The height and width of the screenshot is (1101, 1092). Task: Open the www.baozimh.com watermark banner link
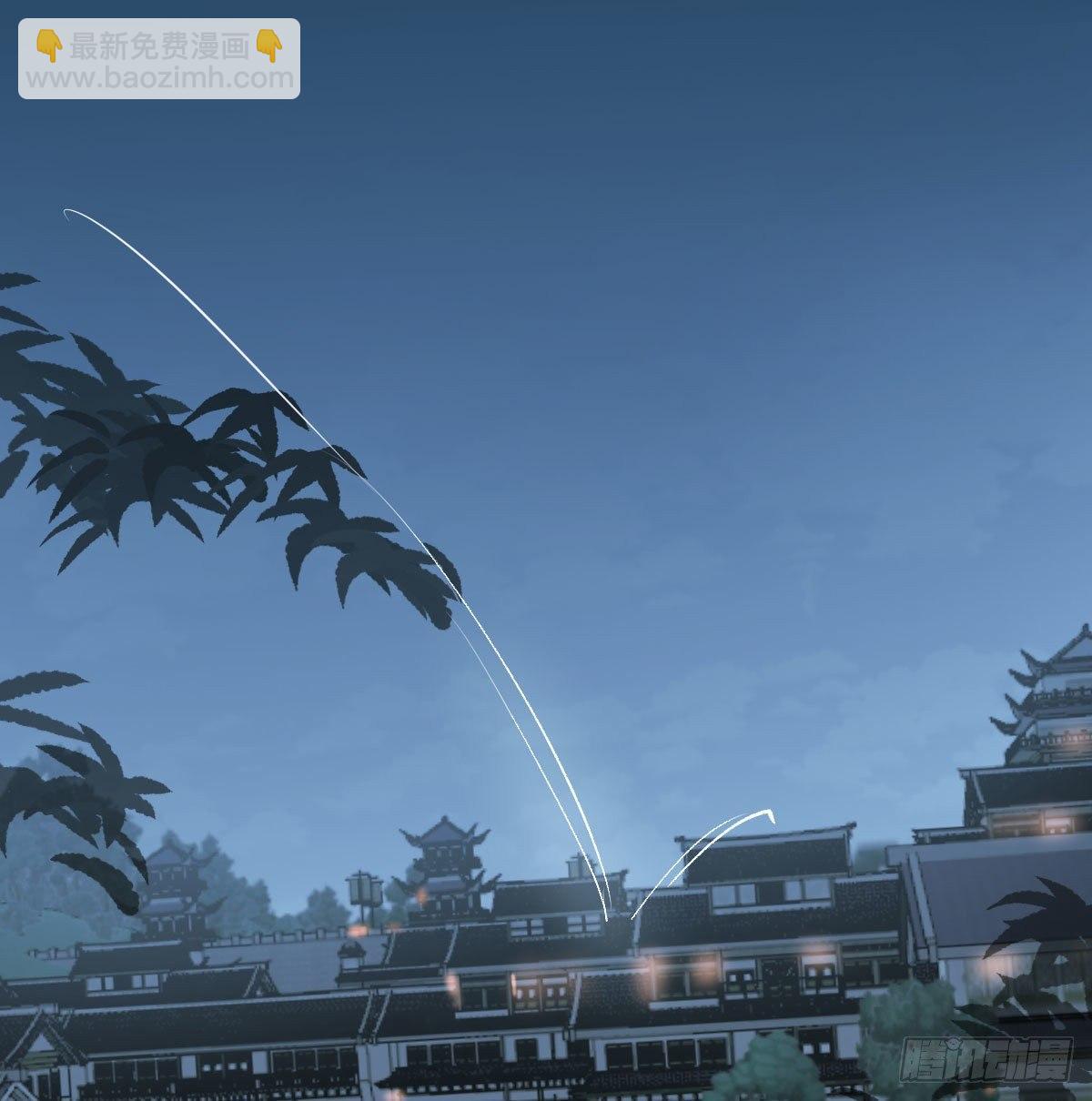pyautogui.click(x=159, y=59)
